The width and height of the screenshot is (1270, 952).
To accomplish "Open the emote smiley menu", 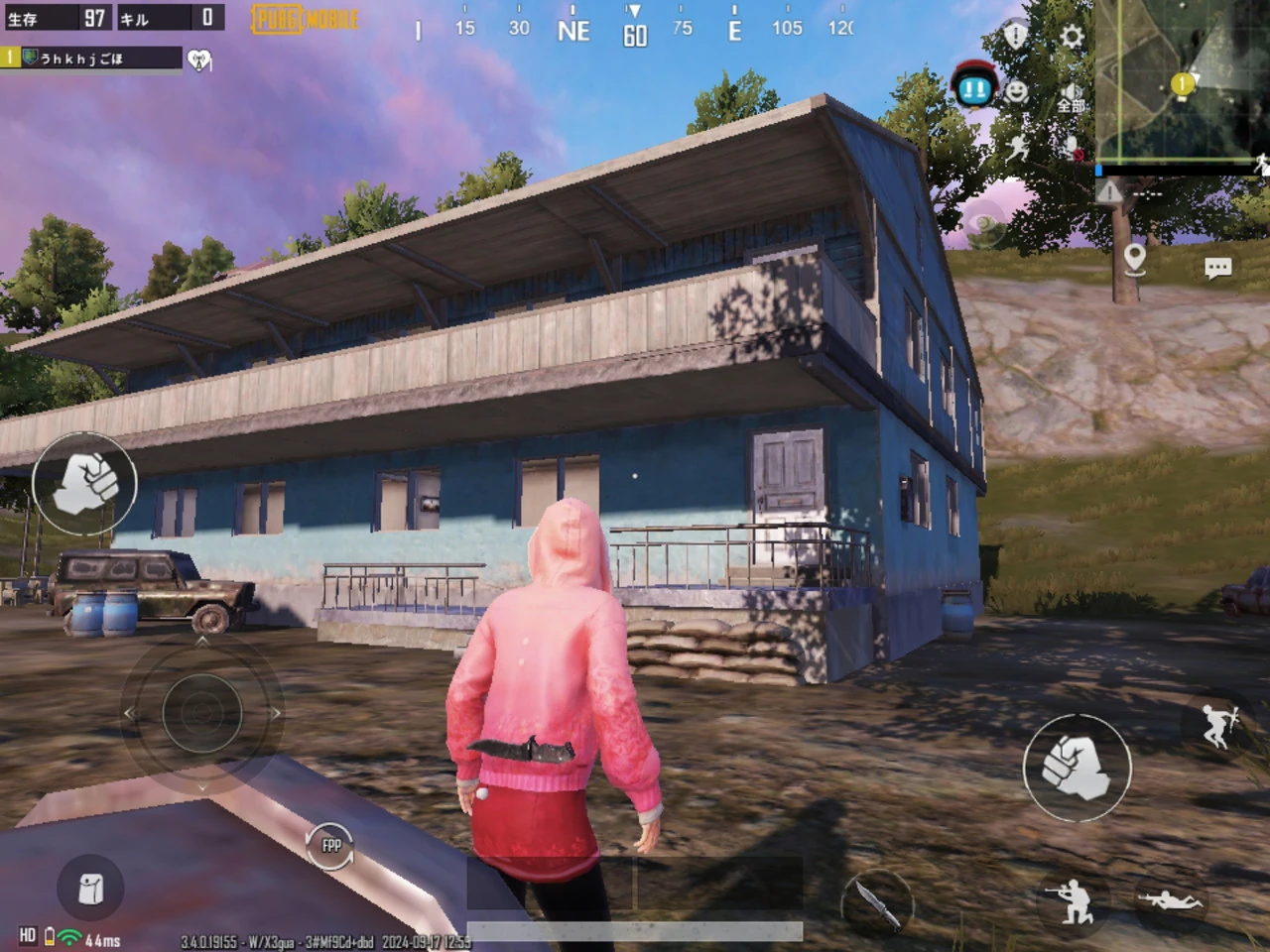I will click(1017, 91).
